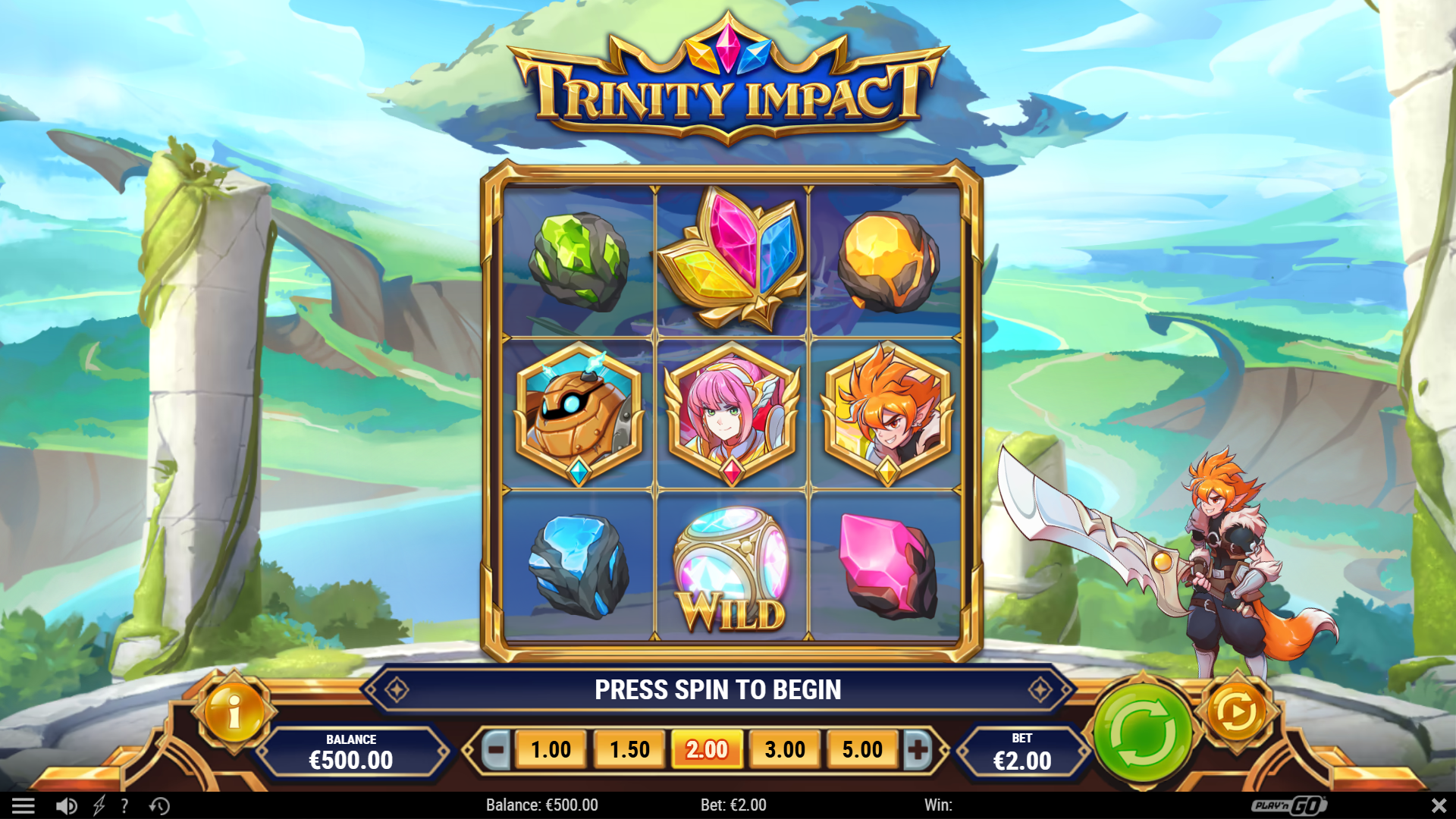1456x819 pixels.
Task: Mute the game sound
Action: [67, 805]
